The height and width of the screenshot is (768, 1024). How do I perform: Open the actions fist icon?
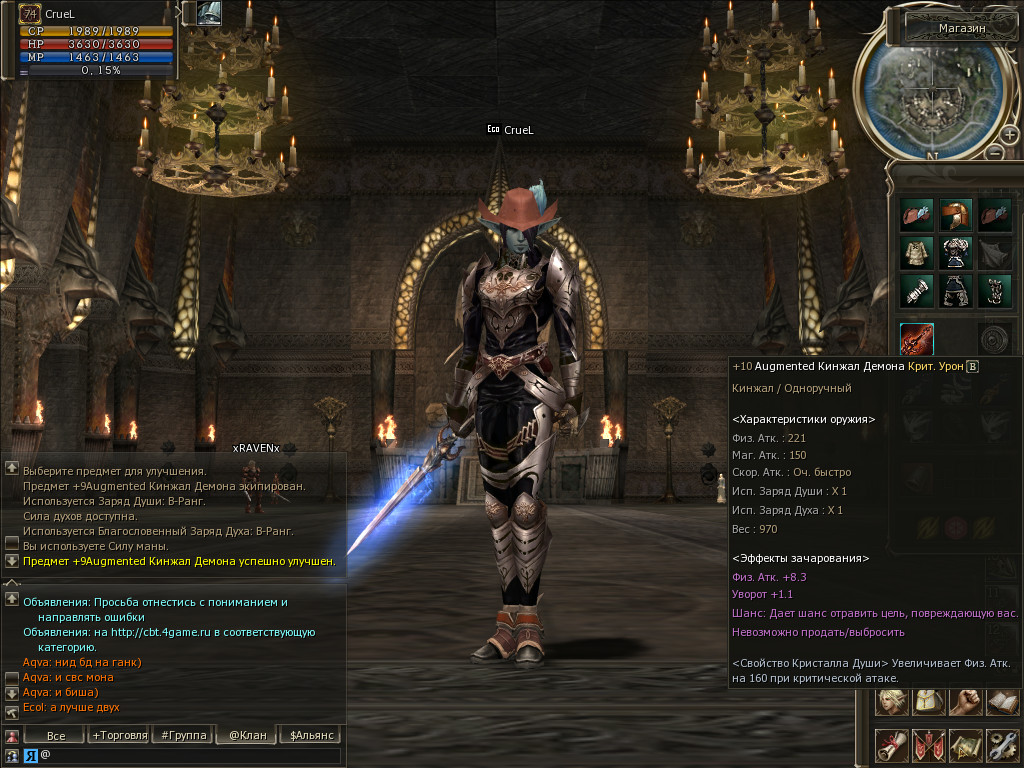point(964,701)
